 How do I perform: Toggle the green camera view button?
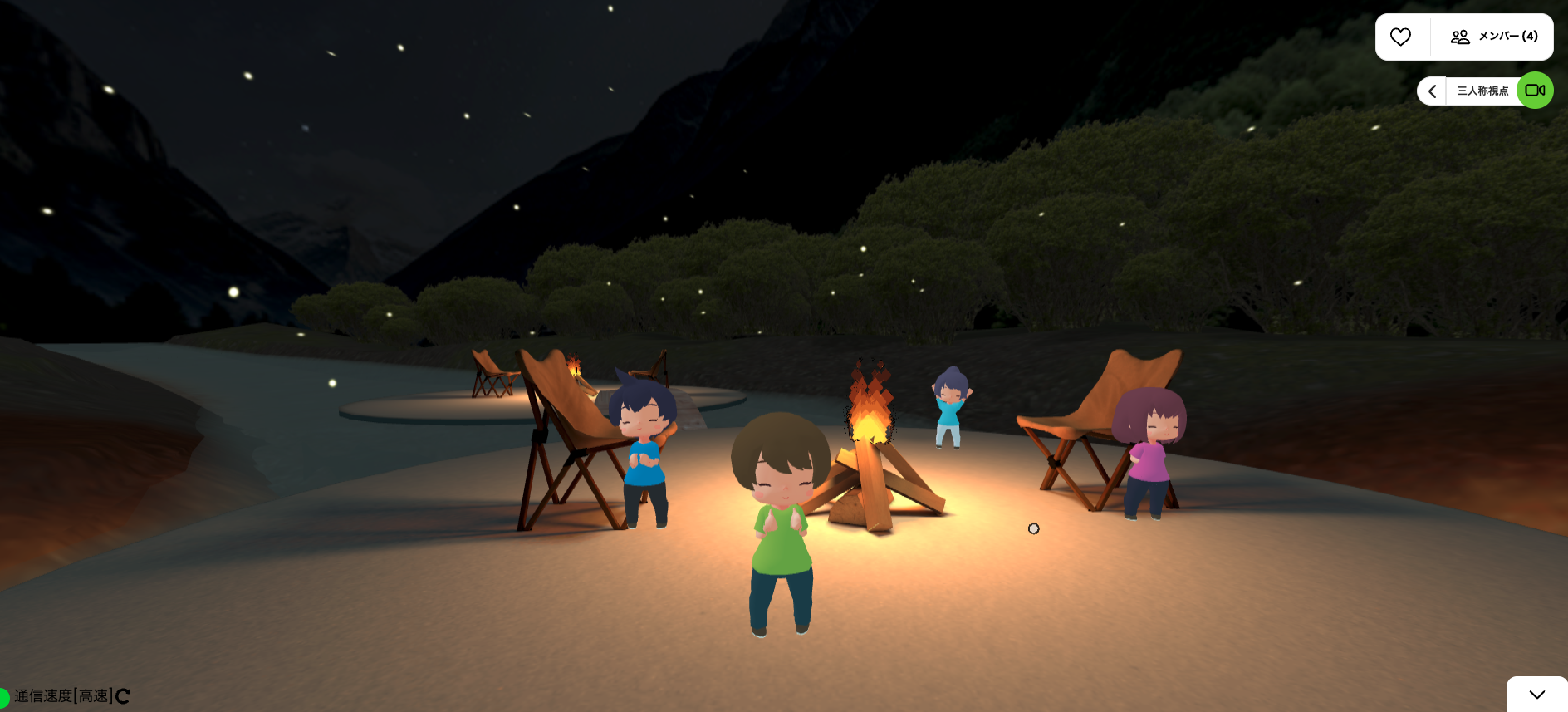point(1535,91)
